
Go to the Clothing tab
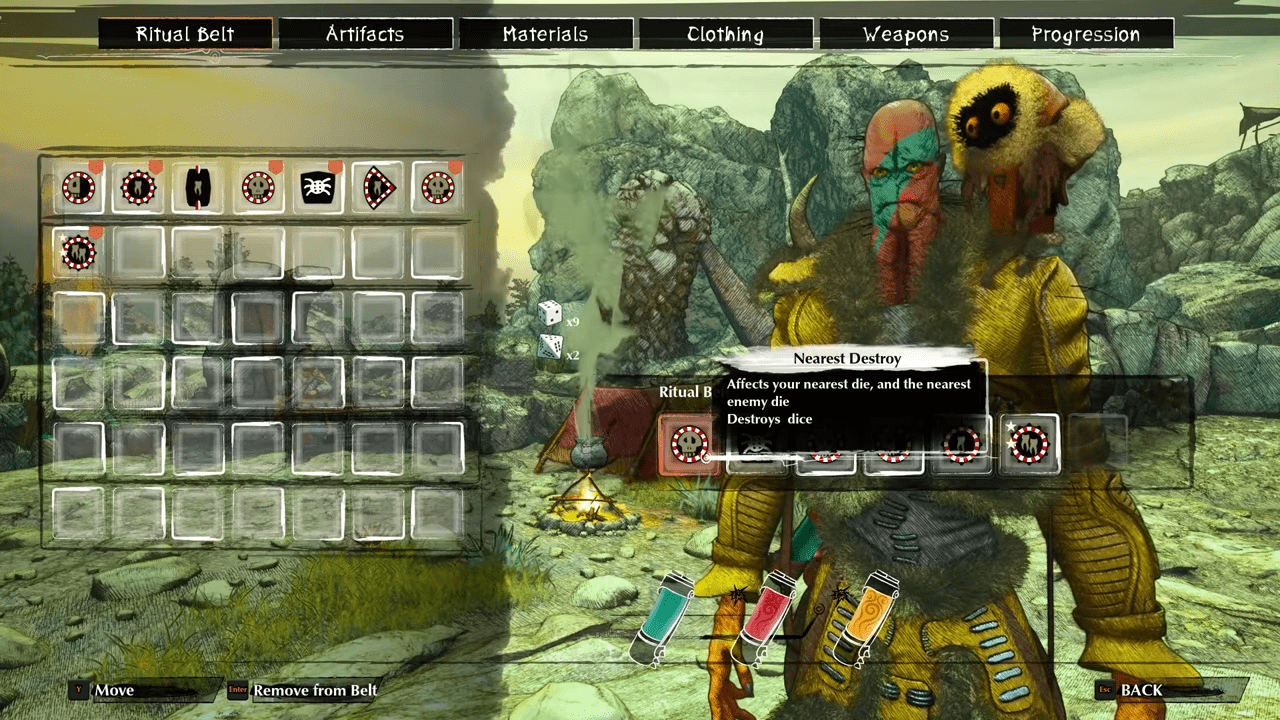726,34
